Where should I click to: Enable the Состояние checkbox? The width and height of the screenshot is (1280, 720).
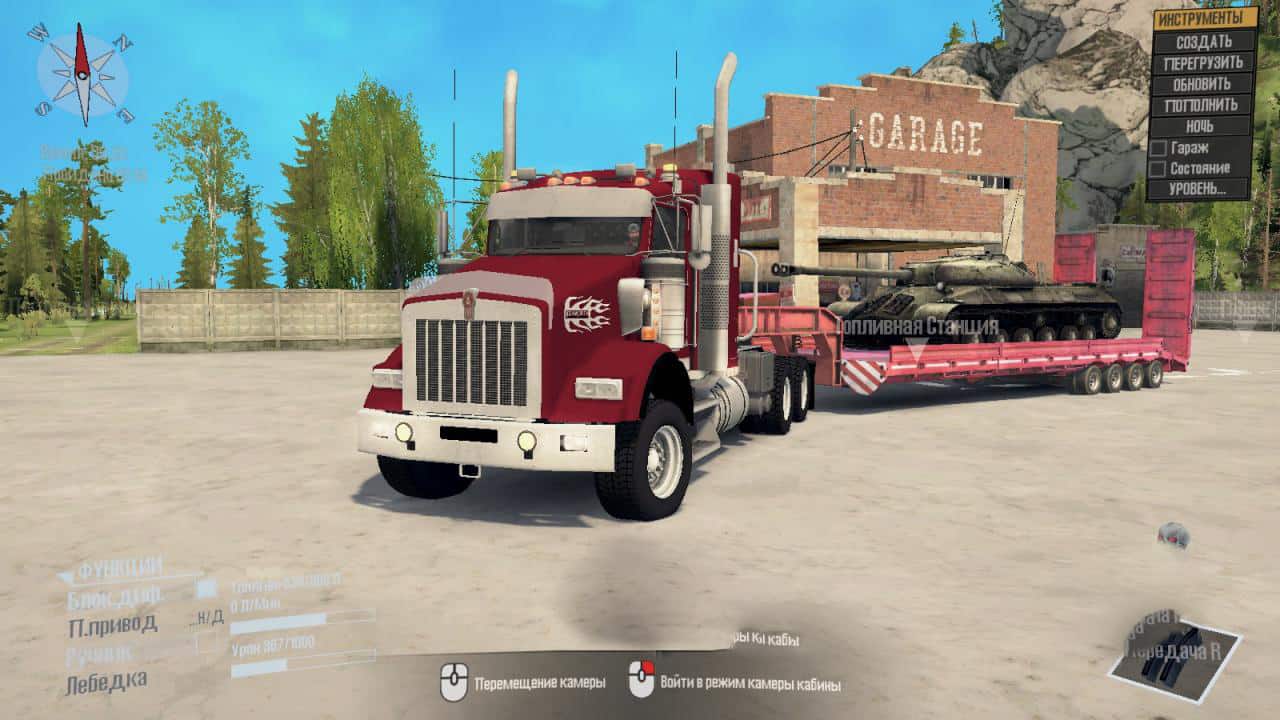point(1159,169)
